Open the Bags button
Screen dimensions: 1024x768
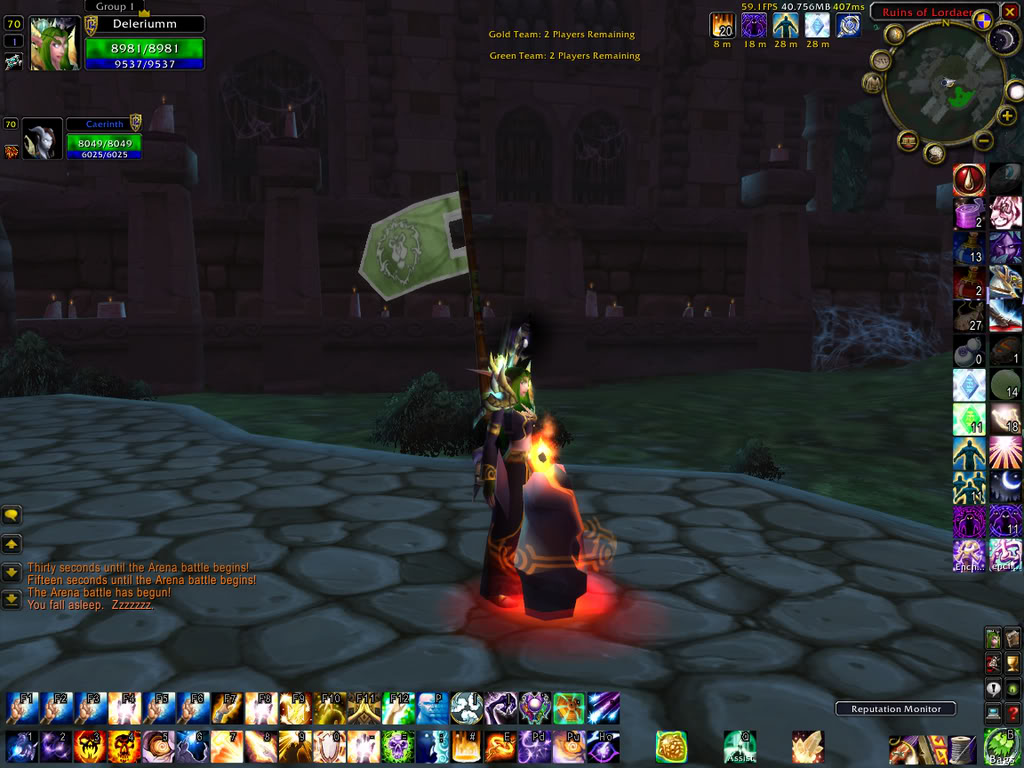coord(1001,746)
